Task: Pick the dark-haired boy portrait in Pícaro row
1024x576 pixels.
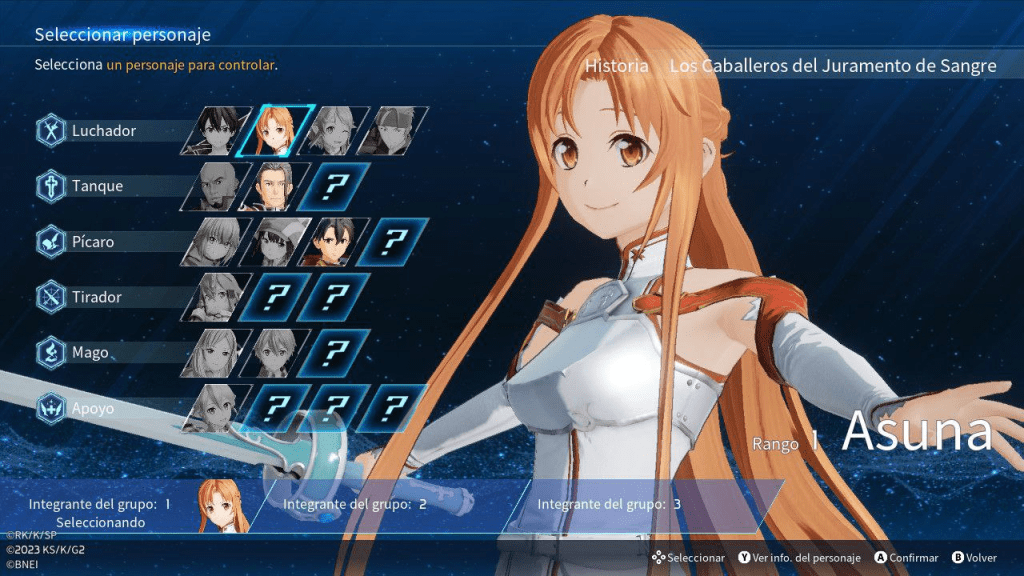Action: click(x=335, y=242)
